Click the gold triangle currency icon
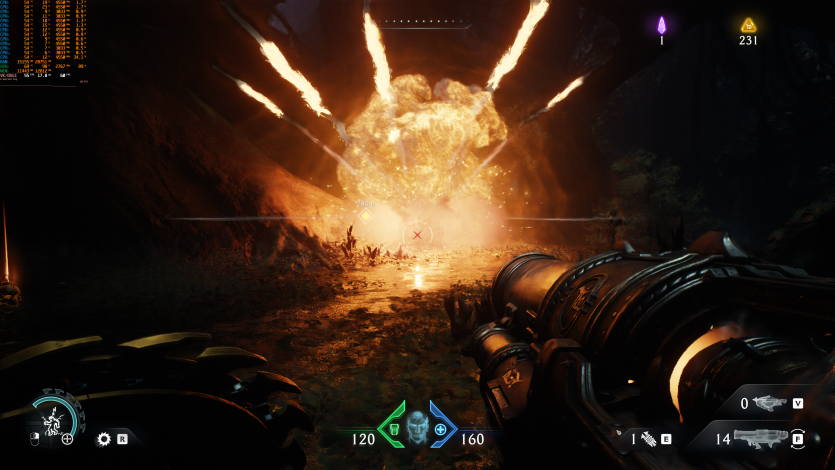 [x=748, y=25]
